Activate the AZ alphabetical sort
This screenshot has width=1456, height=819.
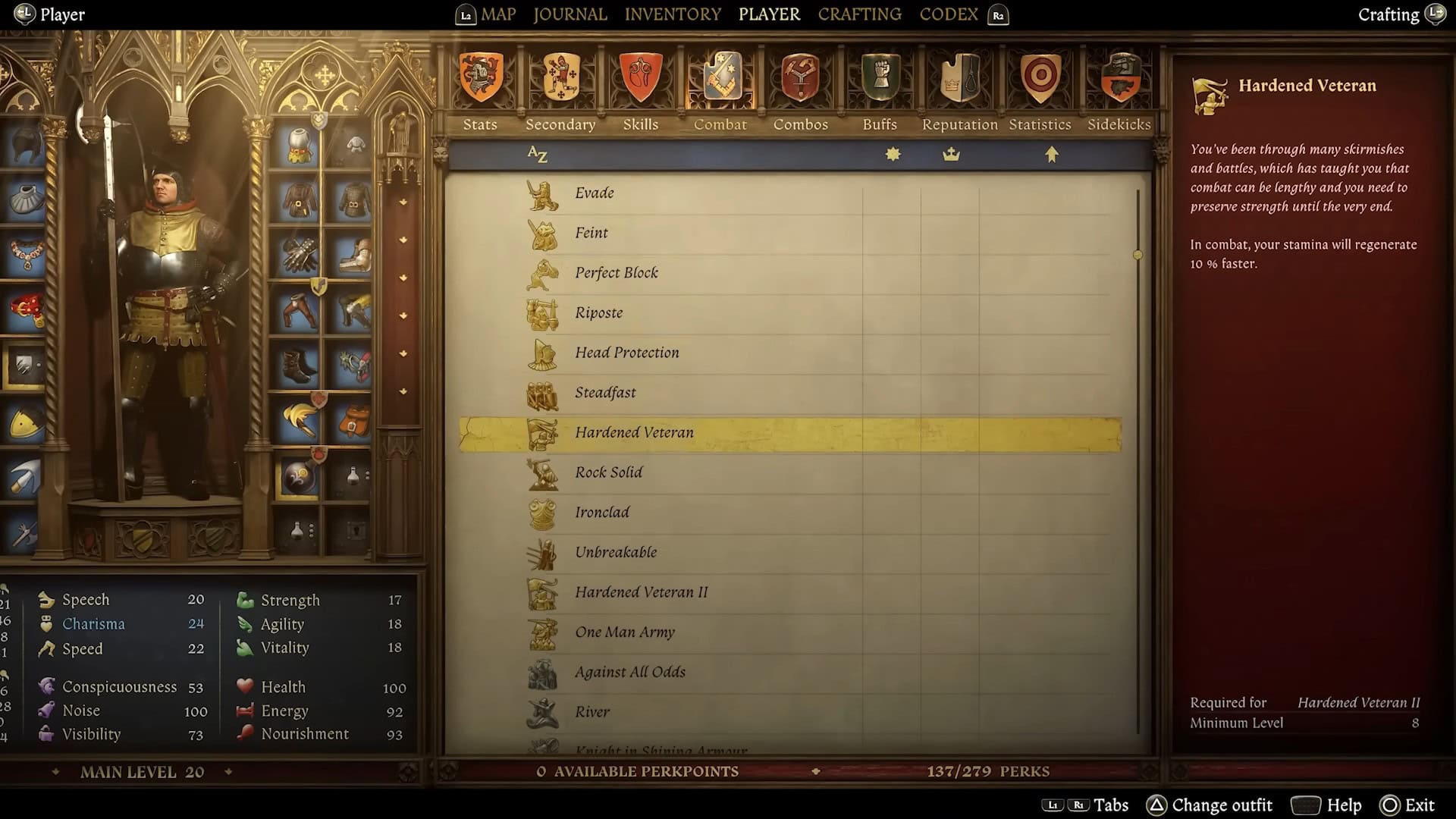click(537, 154)
